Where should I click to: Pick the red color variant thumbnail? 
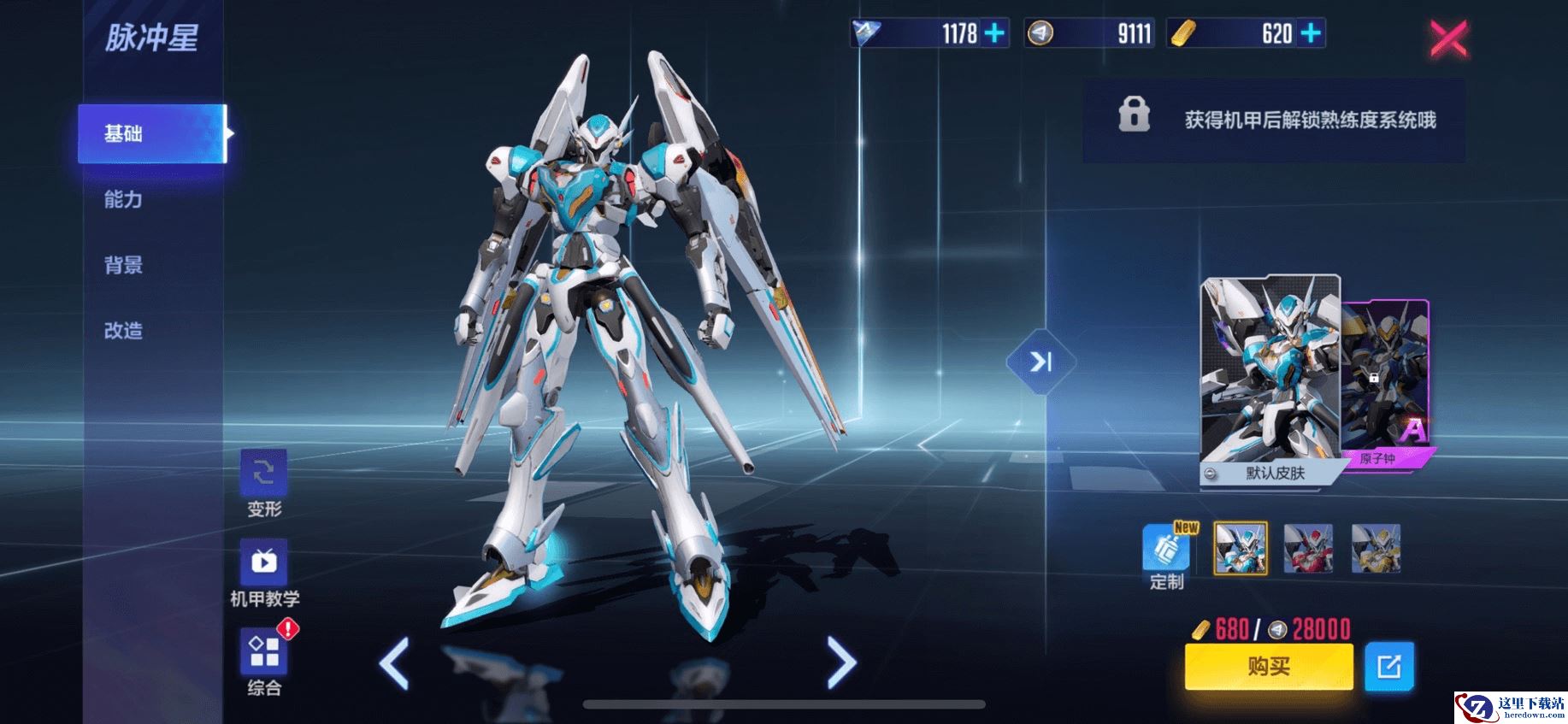[x=1308, y=549]
